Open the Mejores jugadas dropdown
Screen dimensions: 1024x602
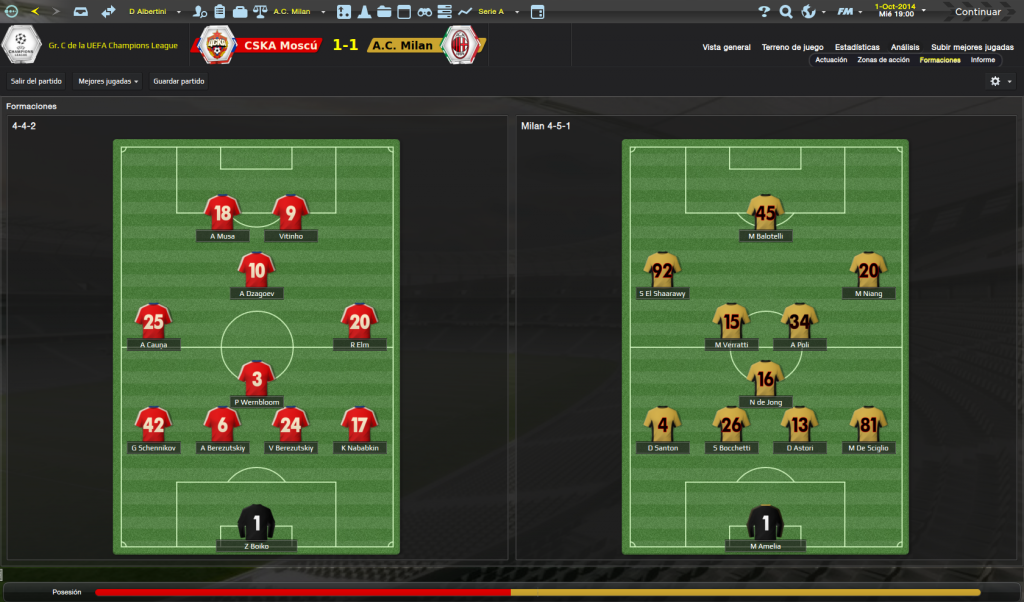[108, 81]
